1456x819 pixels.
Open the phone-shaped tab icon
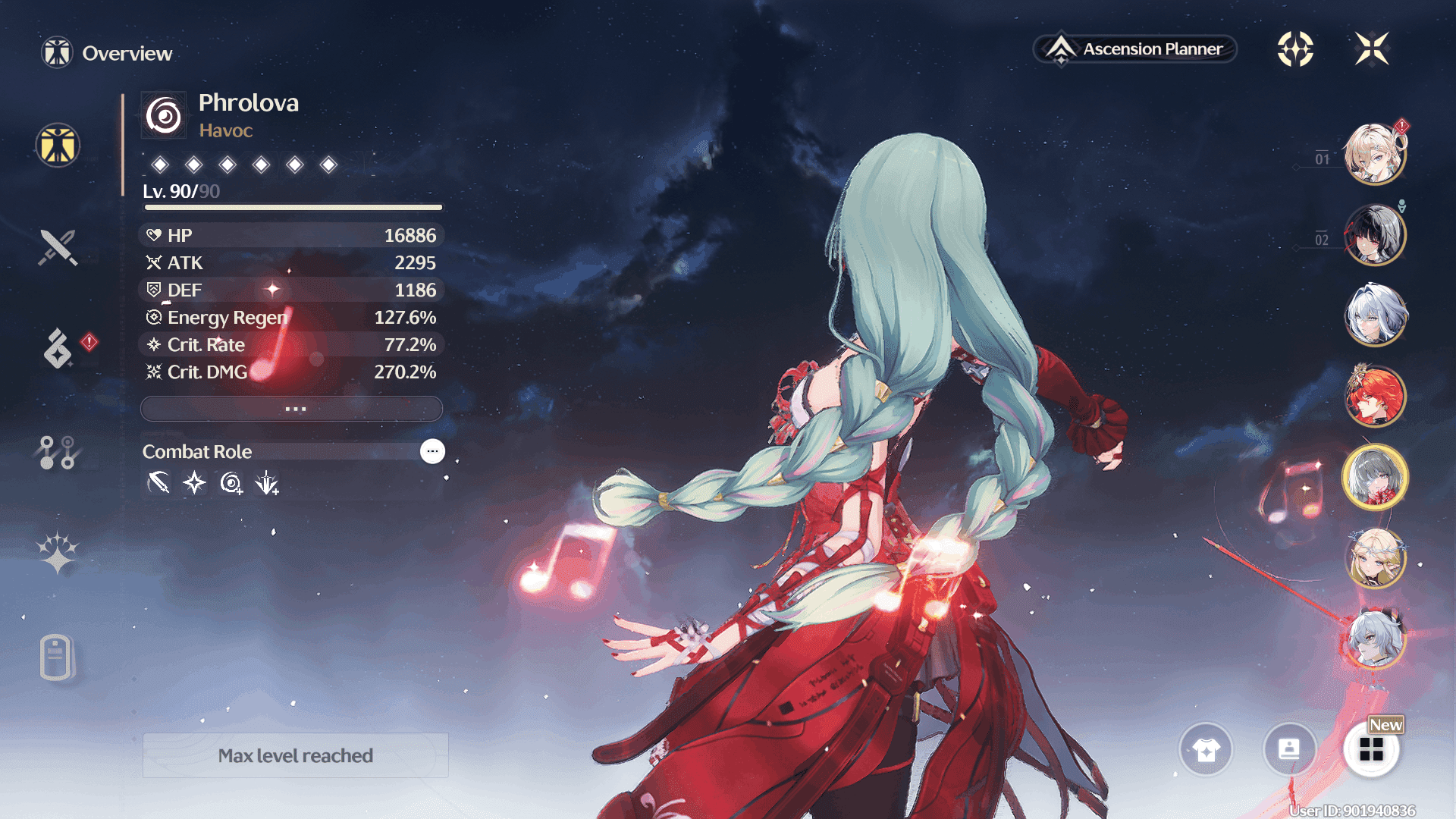coord(56,657)
